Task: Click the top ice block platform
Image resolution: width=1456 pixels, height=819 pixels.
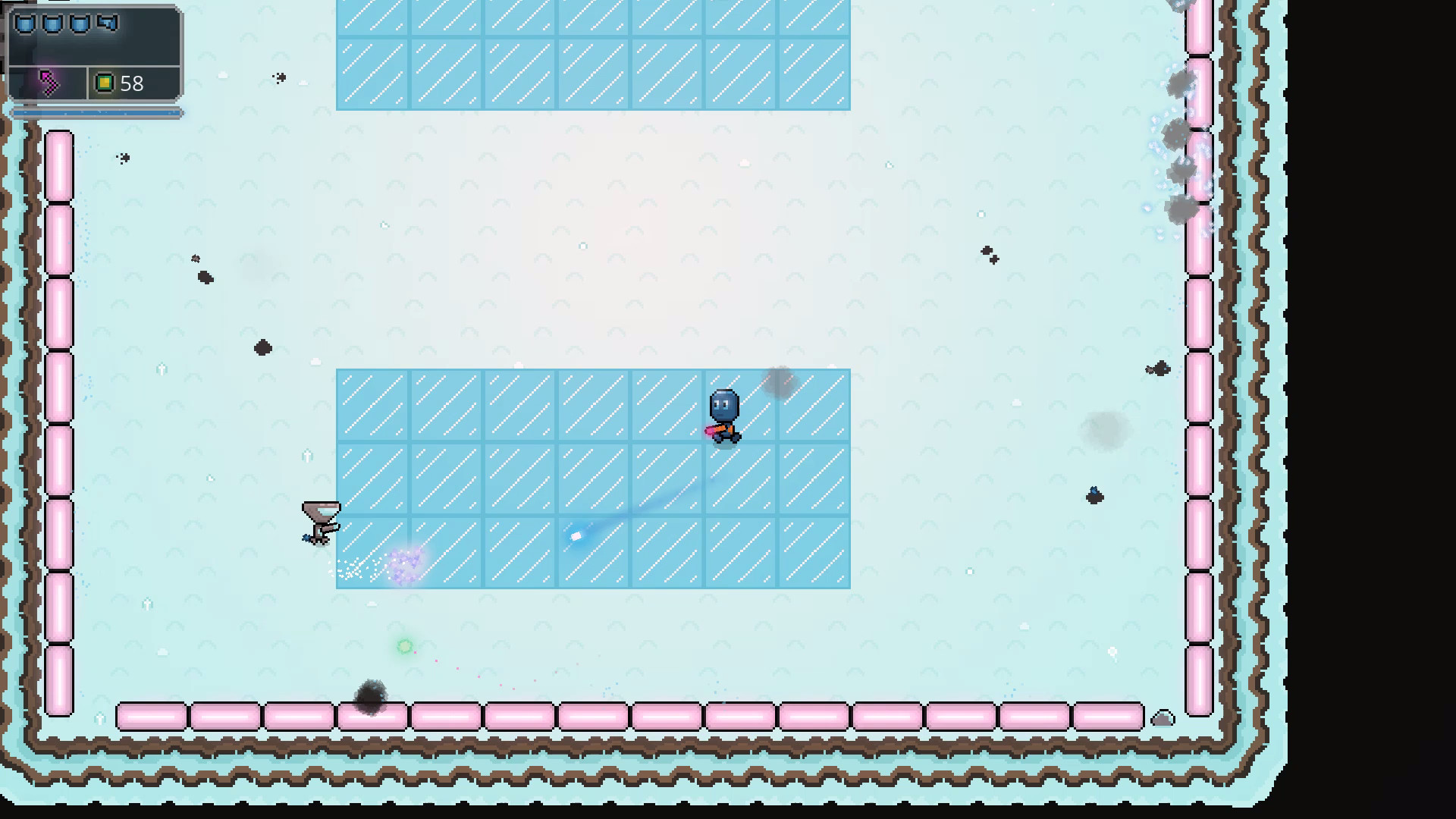Action: [594, 53]
